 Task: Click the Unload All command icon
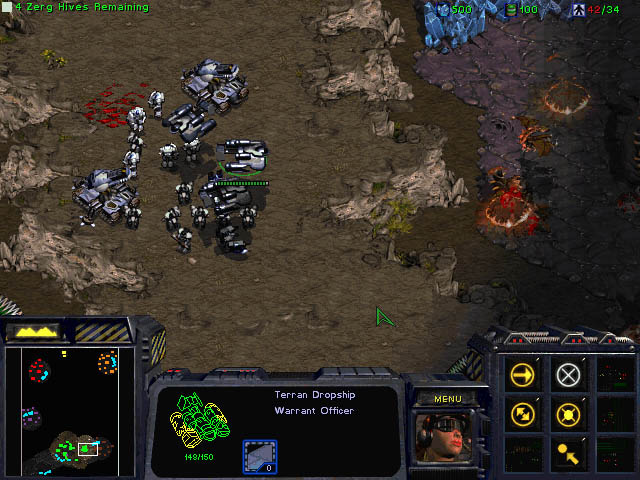[568, 450]
